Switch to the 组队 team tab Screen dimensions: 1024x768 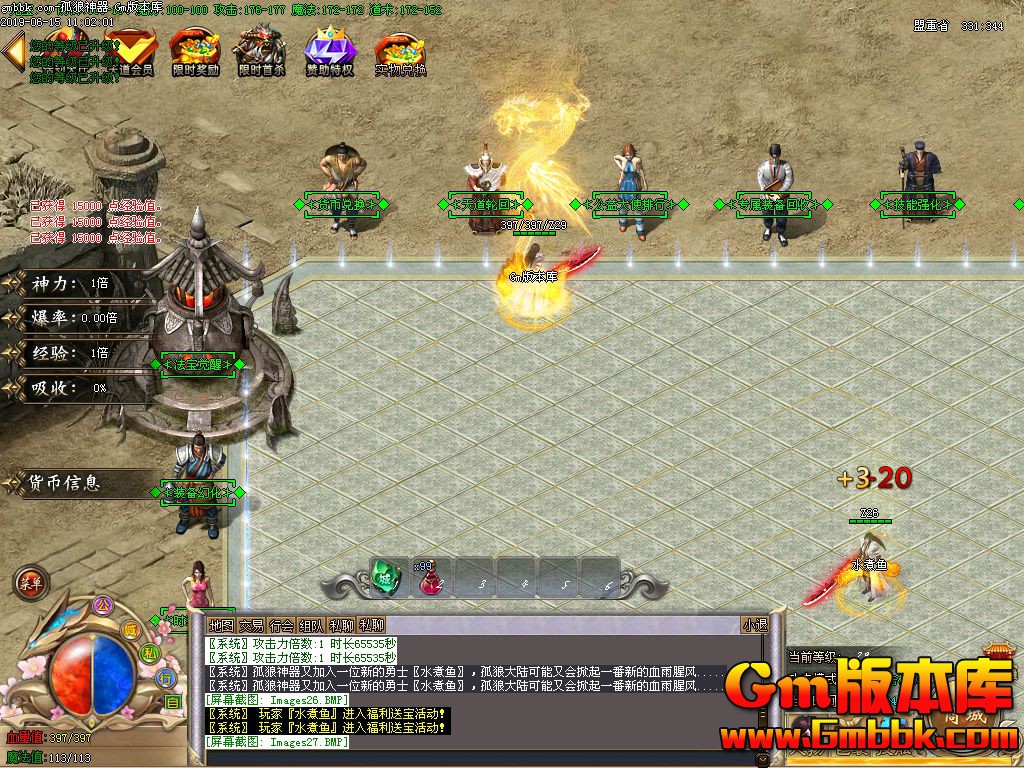[312, 625]
